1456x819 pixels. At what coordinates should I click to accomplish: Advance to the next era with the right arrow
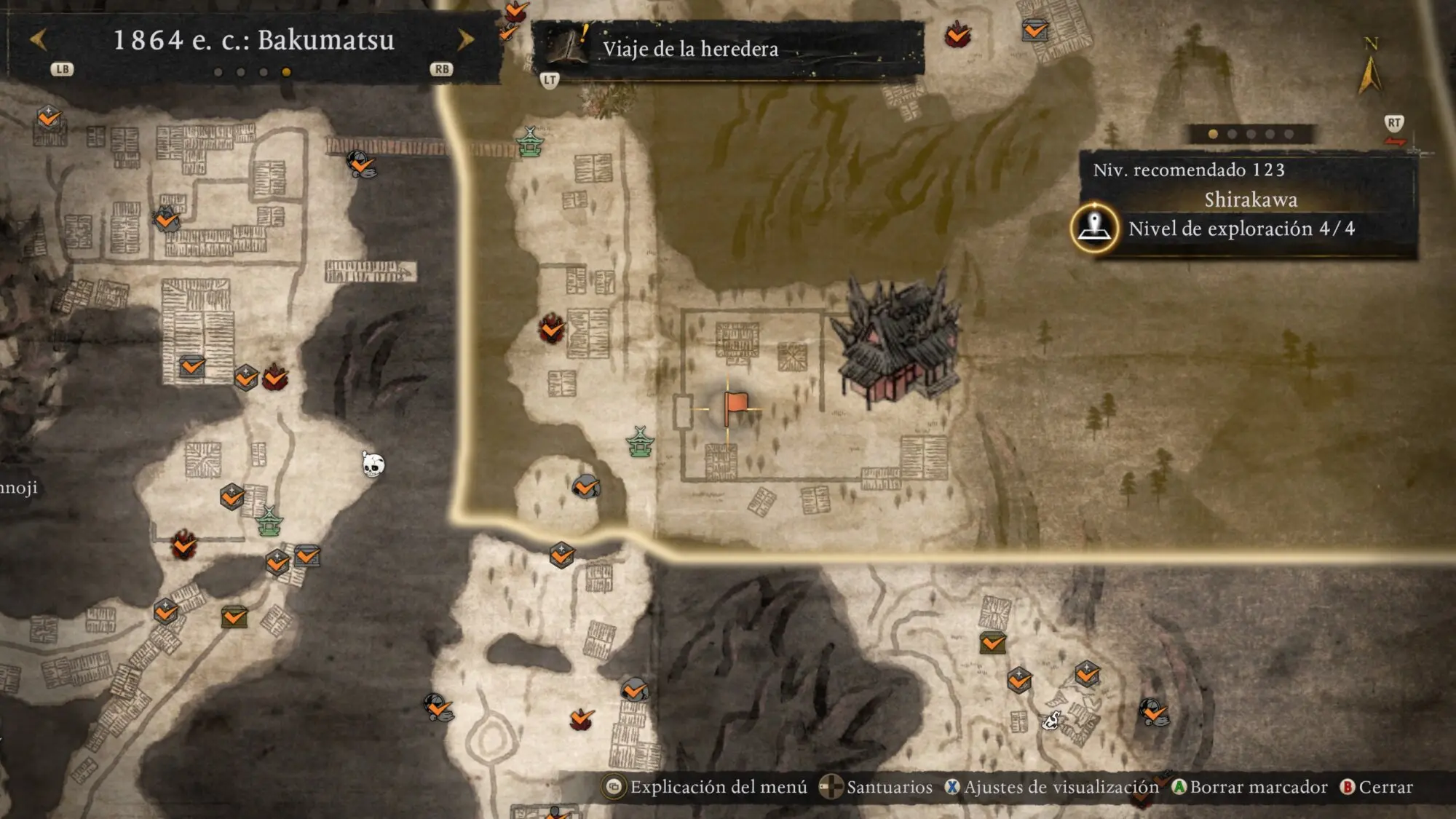(x=465, y=39)
